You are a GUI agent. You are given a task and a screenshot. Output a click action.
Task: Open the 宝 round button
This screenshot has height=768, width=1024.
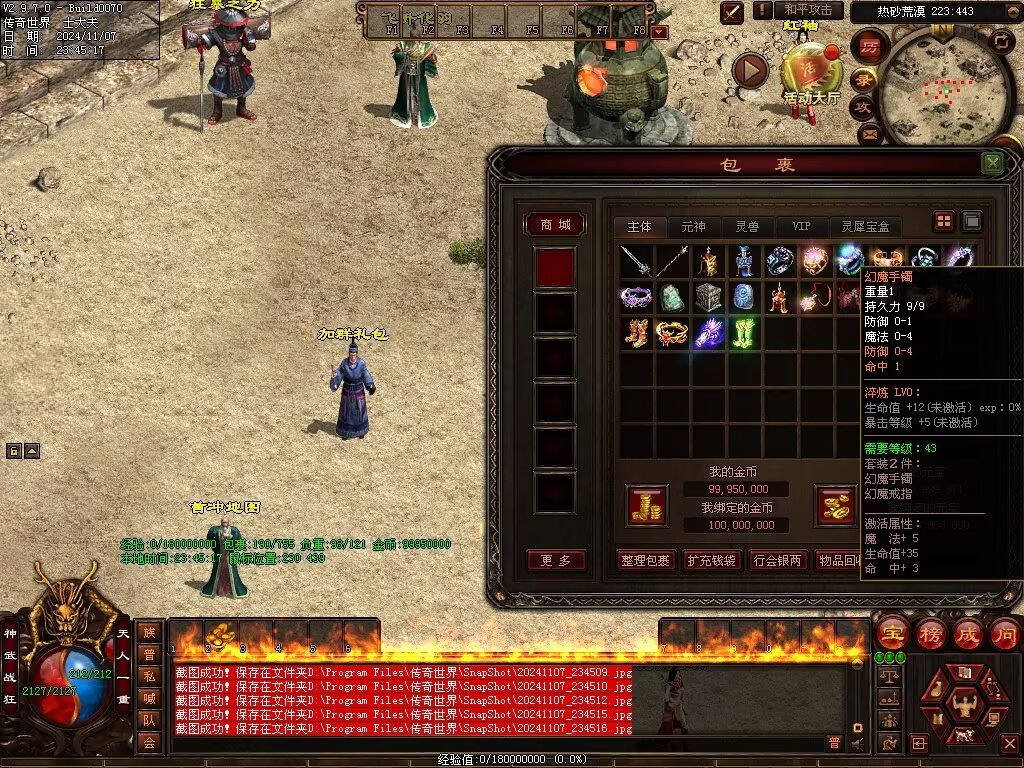(891, 633)
